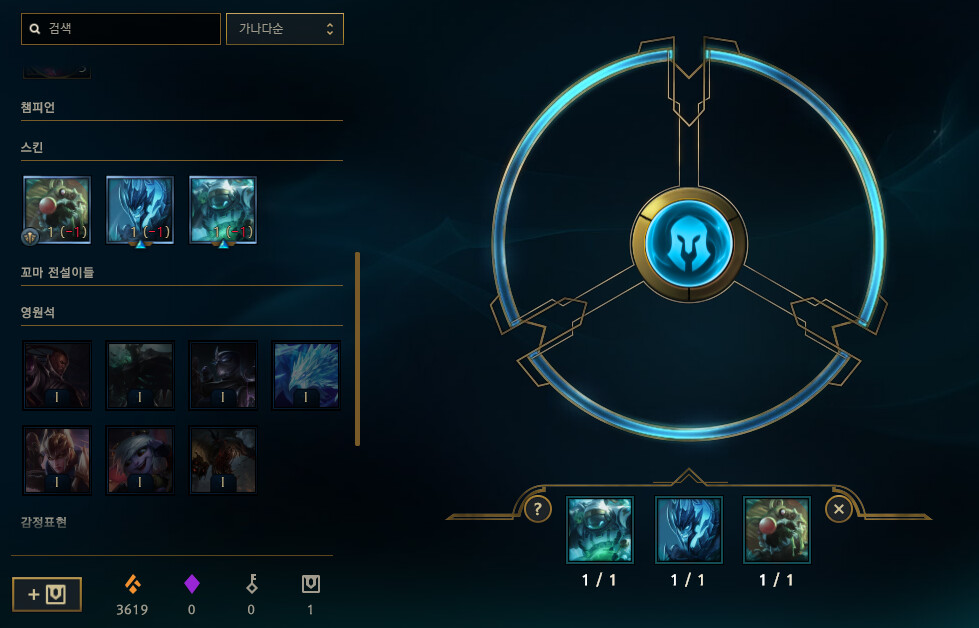Remove the astronaut skin from the recipe slot
Image resolution: width=979 pixels, height=628 pixels.
click(x=600, y=530)
